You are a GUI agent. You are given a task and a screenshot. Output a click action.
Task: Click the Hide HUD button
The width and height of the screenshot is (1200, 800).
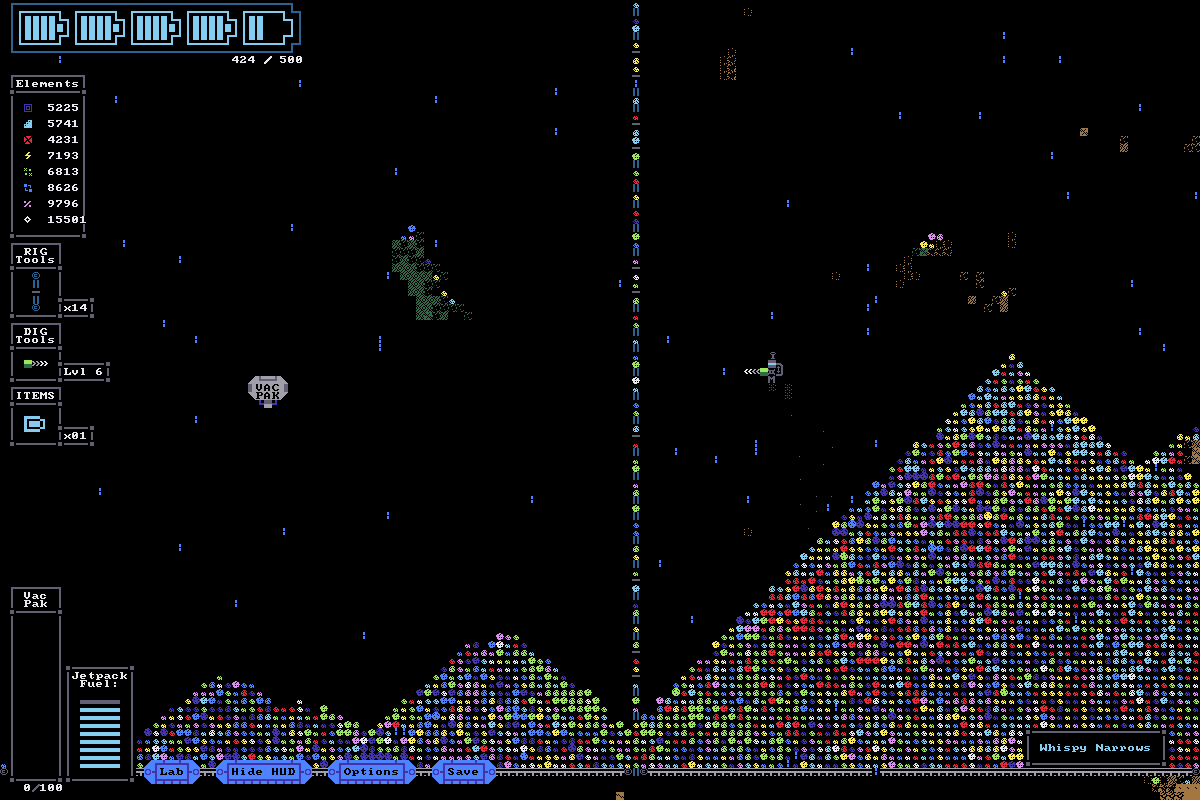[263, 771]
